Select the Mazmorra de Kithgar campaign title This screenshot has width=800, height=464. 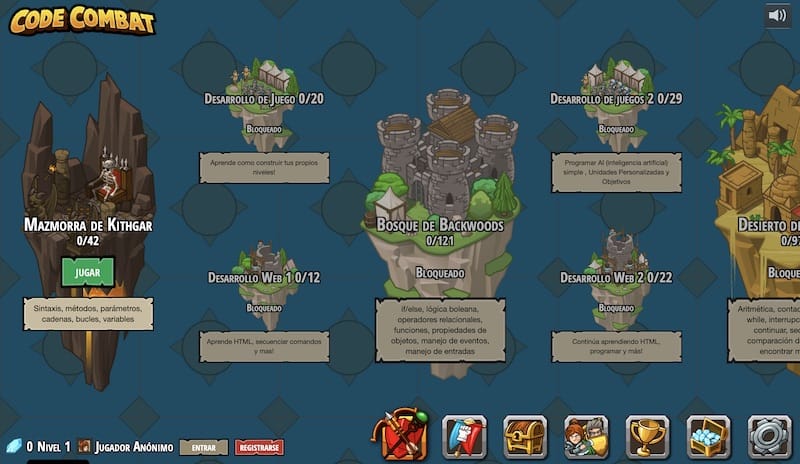pyautogui.click(x=88, y=225)
